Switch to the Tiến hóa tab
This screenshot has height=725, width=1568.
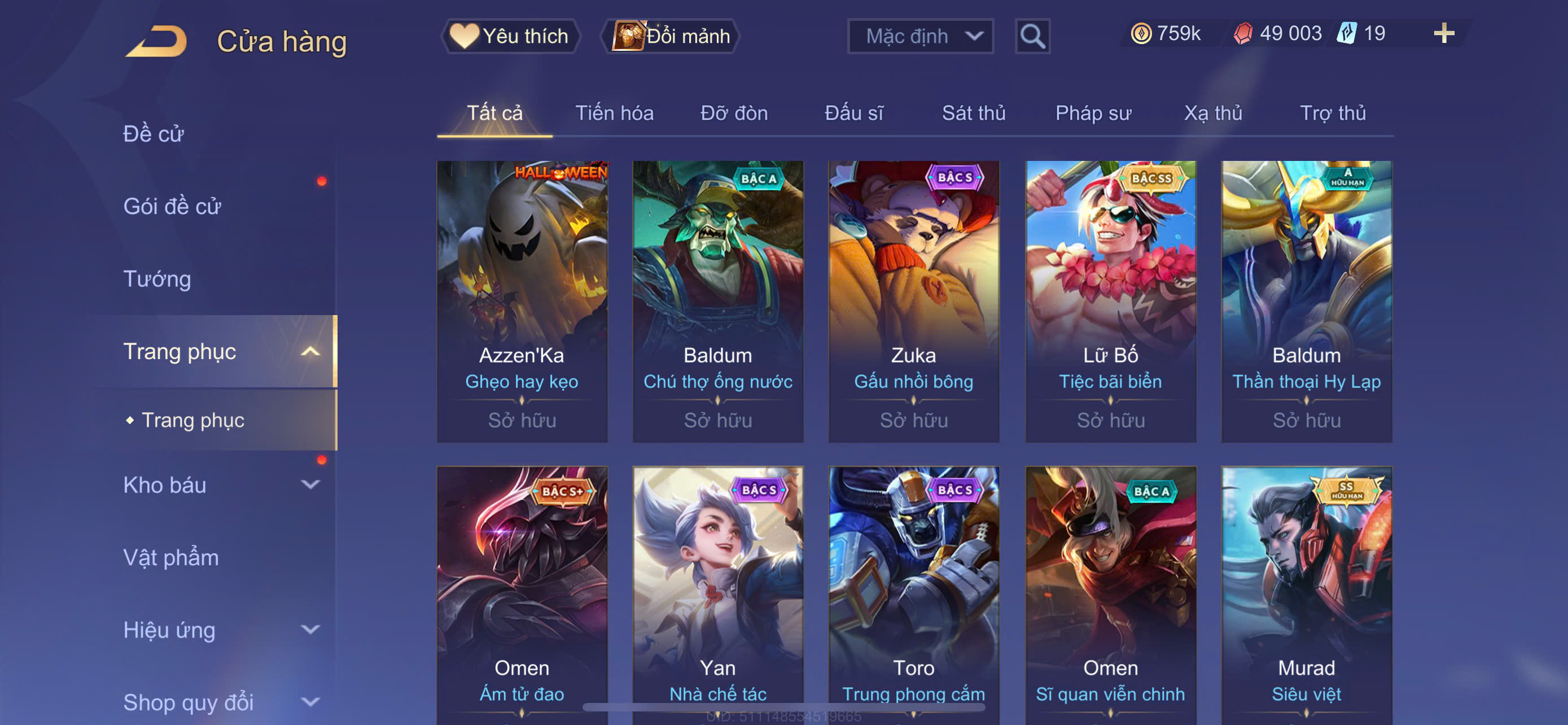point(614,113)
